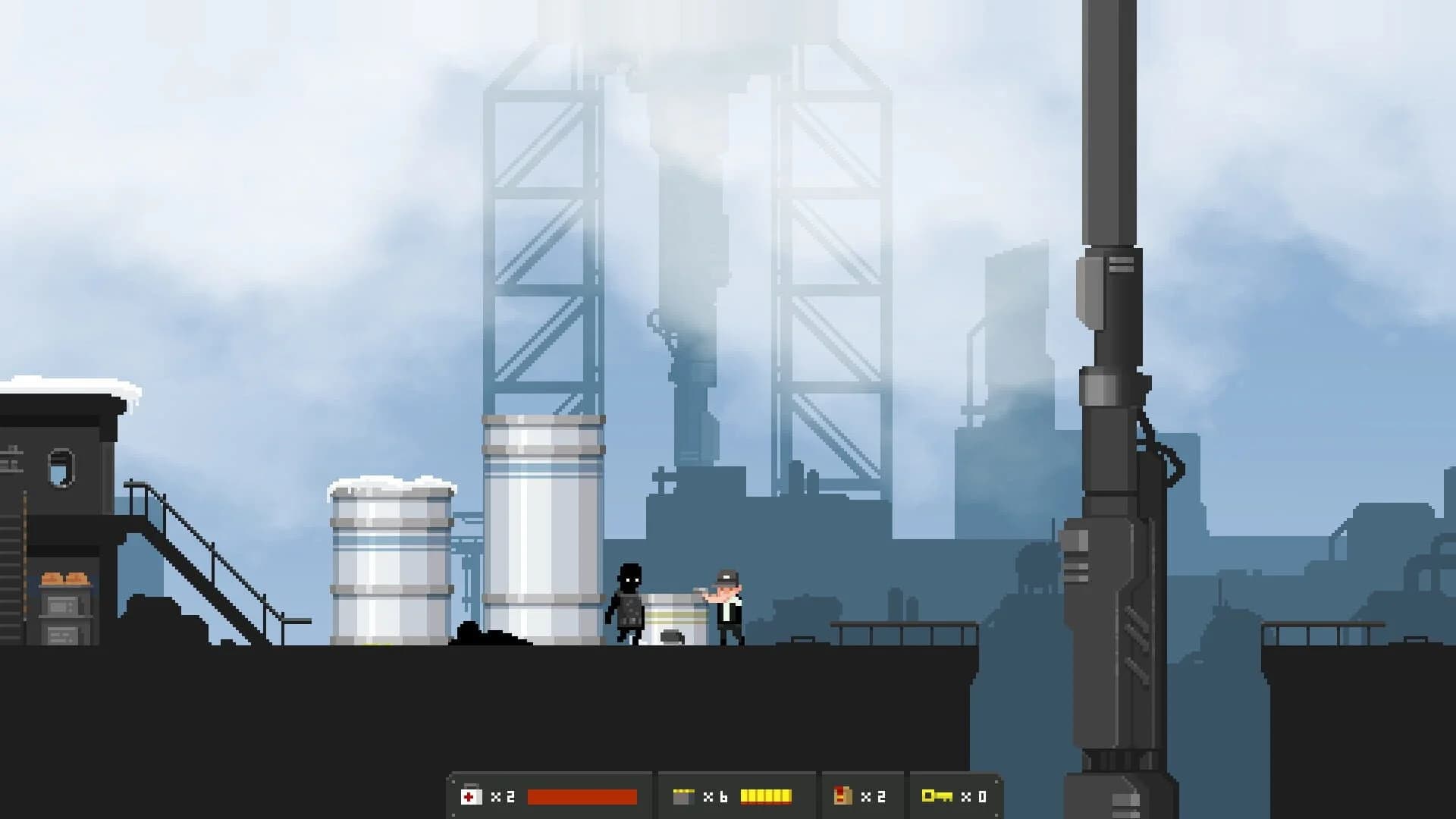This screenshot has width=1456, height=819.
Task: Click the x2 medkit counter label
Action: click(x=502, y=795)
